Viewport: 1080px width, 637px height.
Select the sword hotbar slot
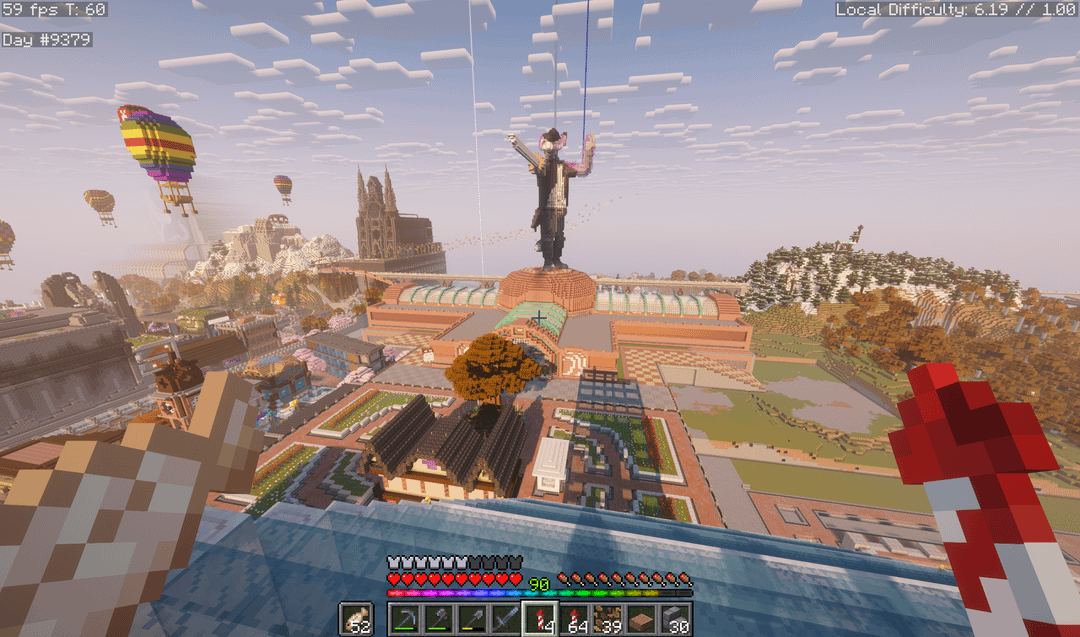point(506,619)
